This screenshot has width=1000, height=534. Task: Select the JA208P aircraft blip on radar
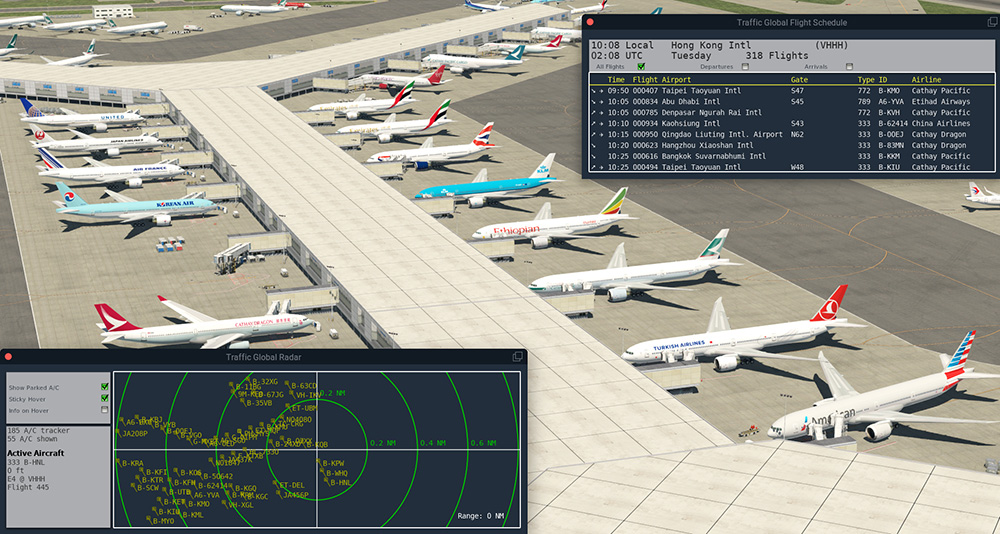click(x=134, y=434)
